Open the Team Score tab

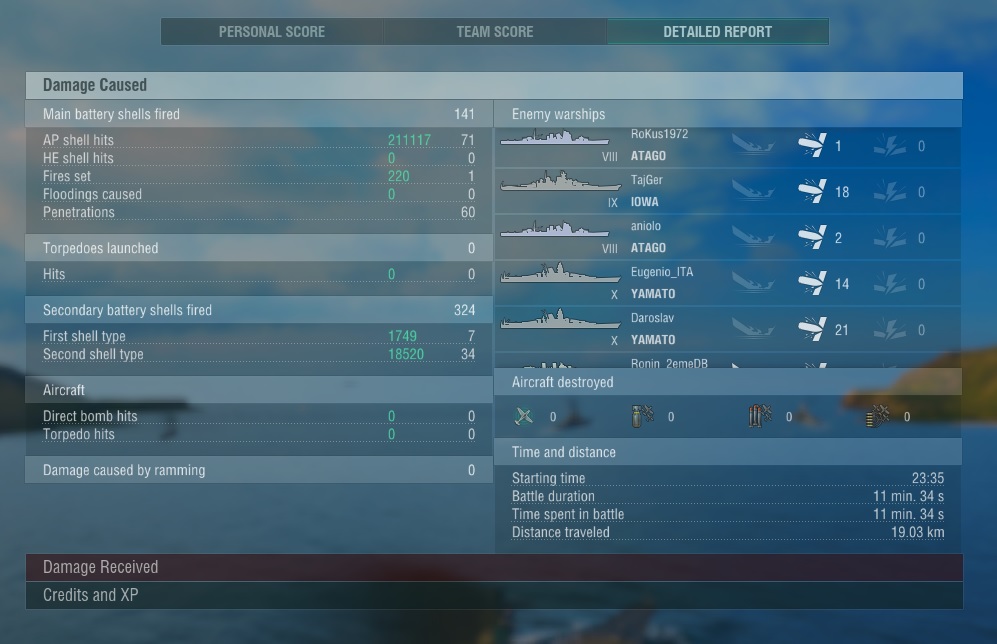(x=495, y=32)
